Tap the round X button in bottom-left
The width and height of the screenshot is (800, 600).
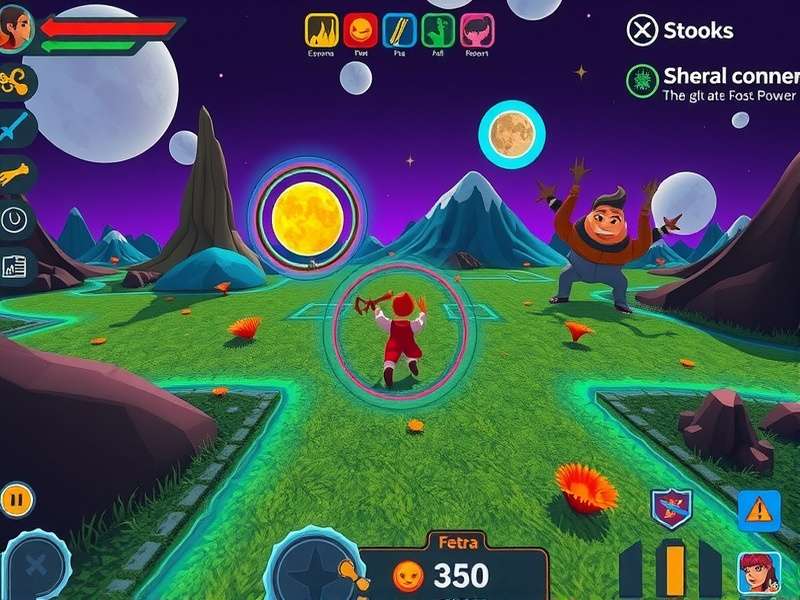pos(37,566)
